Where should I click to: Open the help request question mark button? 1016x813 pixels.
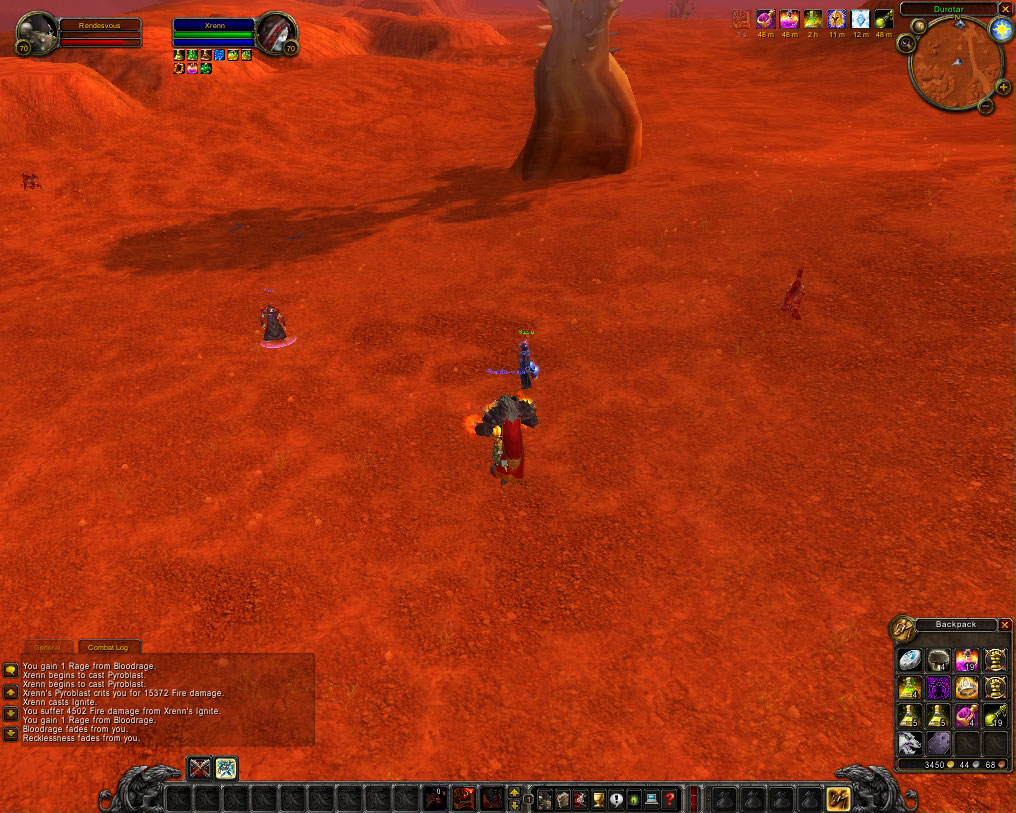point(669,799)
